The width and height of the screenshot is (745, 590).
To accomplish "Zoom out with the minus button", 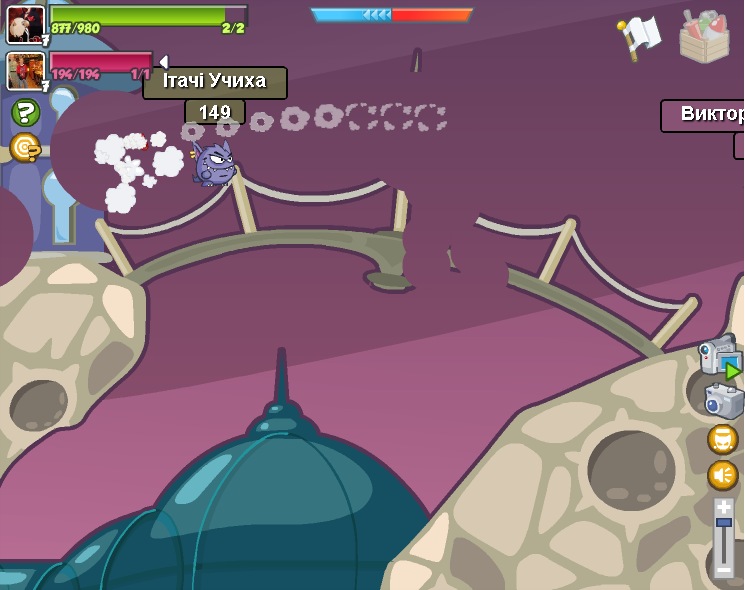I will point(723,570).
